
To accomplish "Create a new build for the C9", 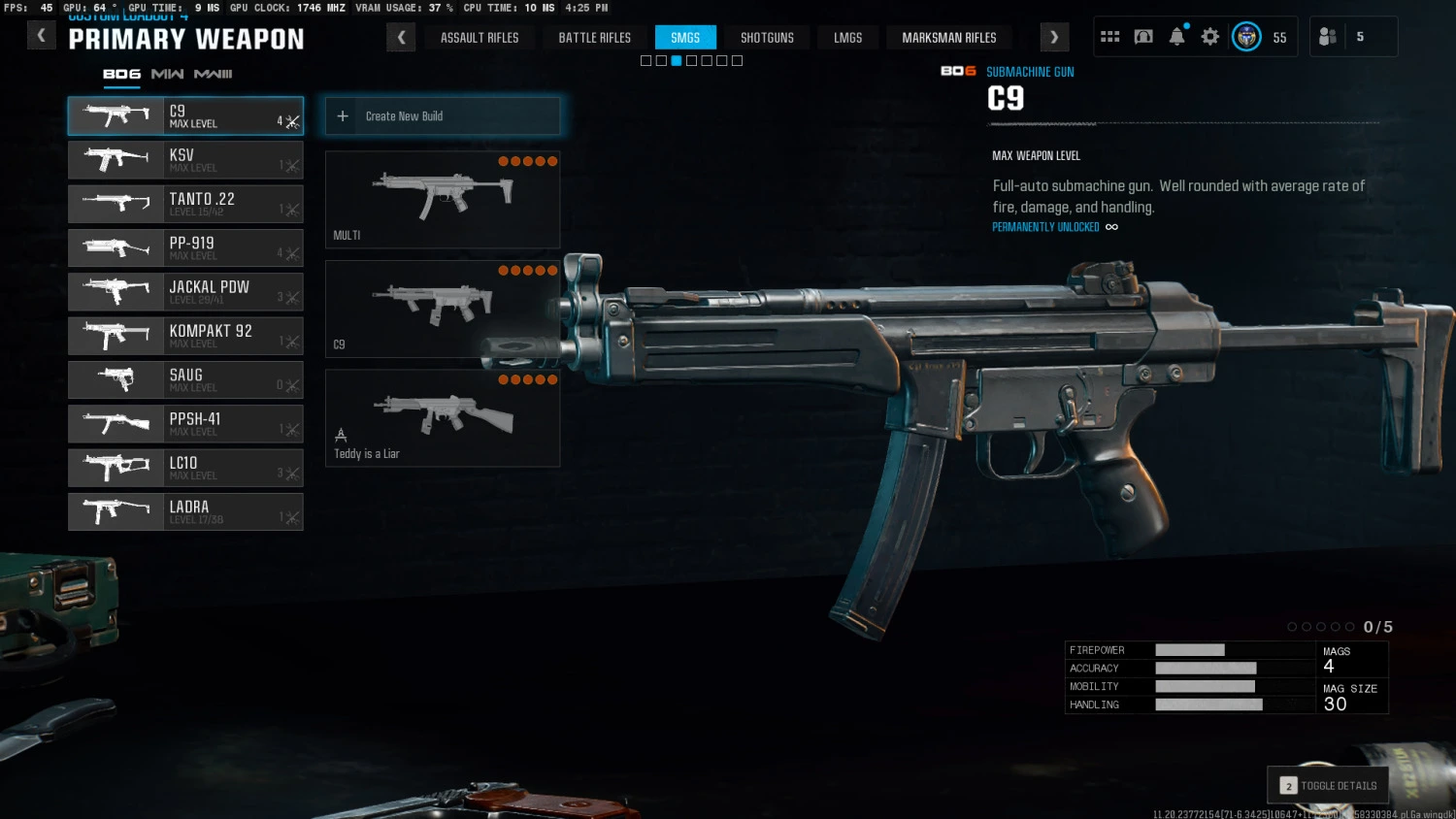I will pyautogui.click(x=443, y=116).
